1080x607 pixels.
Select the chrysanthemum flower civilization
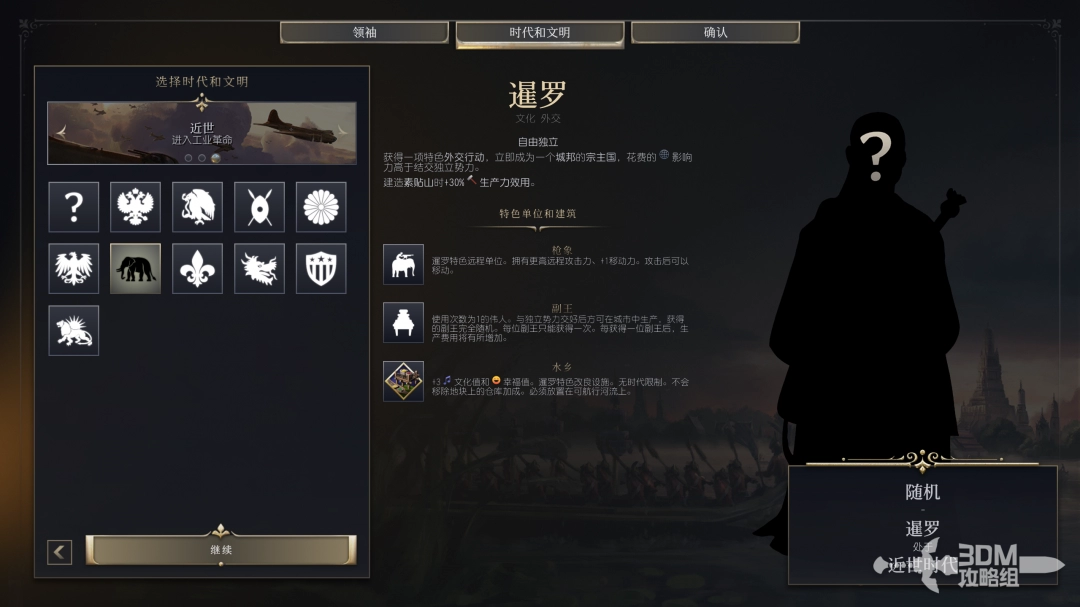[321, 207]
